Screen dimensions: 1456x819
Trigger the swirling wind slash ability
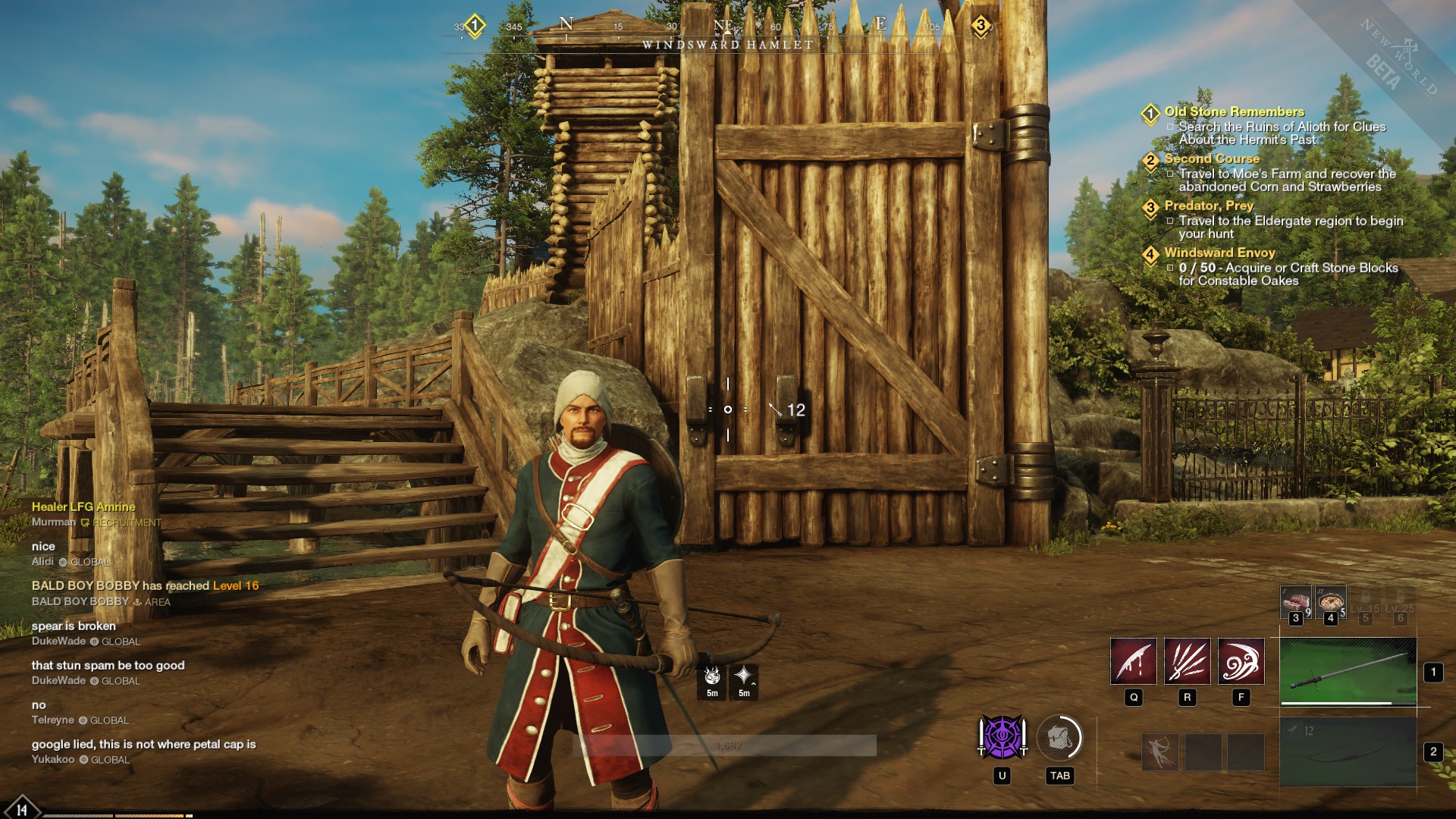1241,661
